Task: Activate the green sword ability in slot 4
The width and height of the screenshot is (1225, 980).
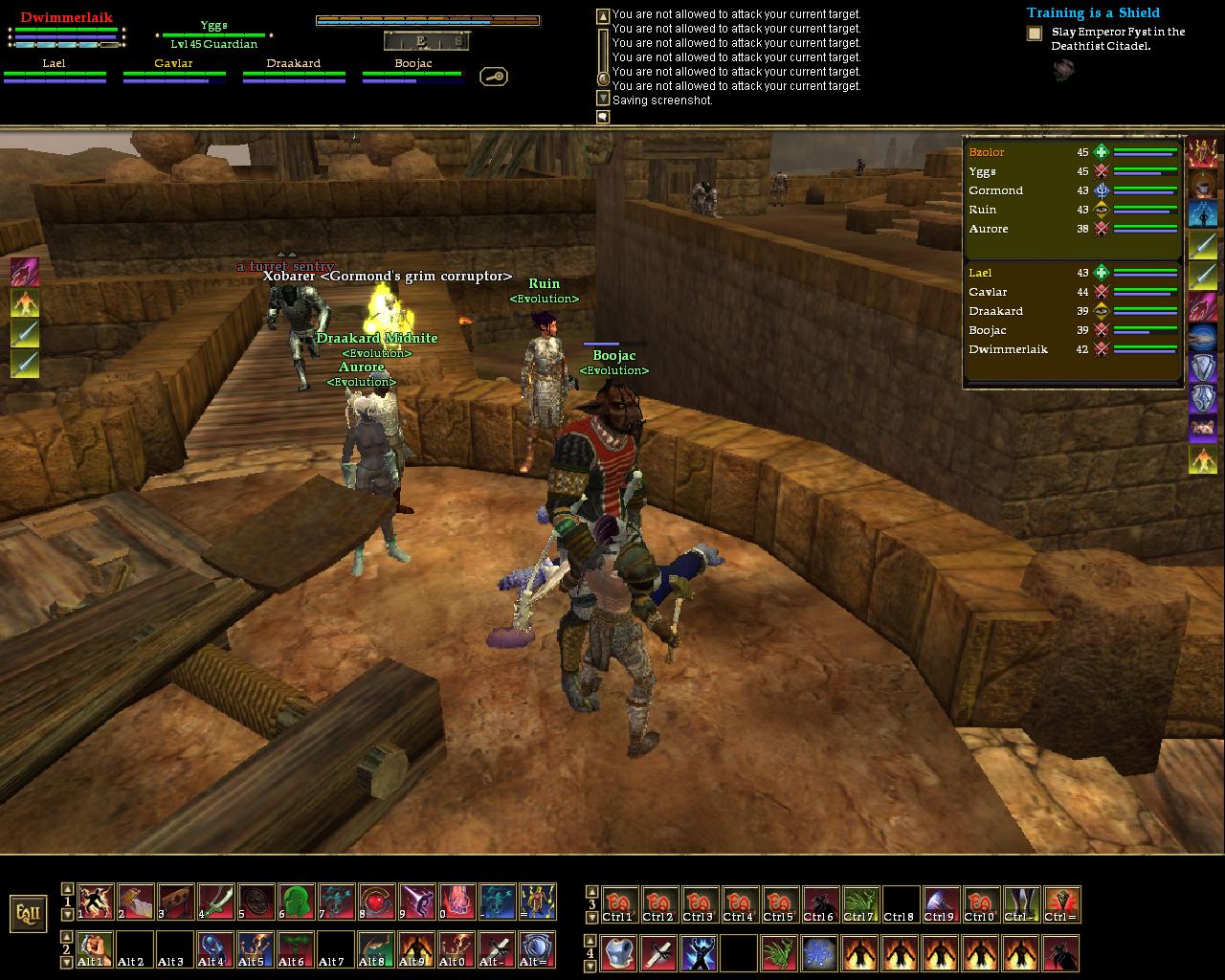Action: 215,902
